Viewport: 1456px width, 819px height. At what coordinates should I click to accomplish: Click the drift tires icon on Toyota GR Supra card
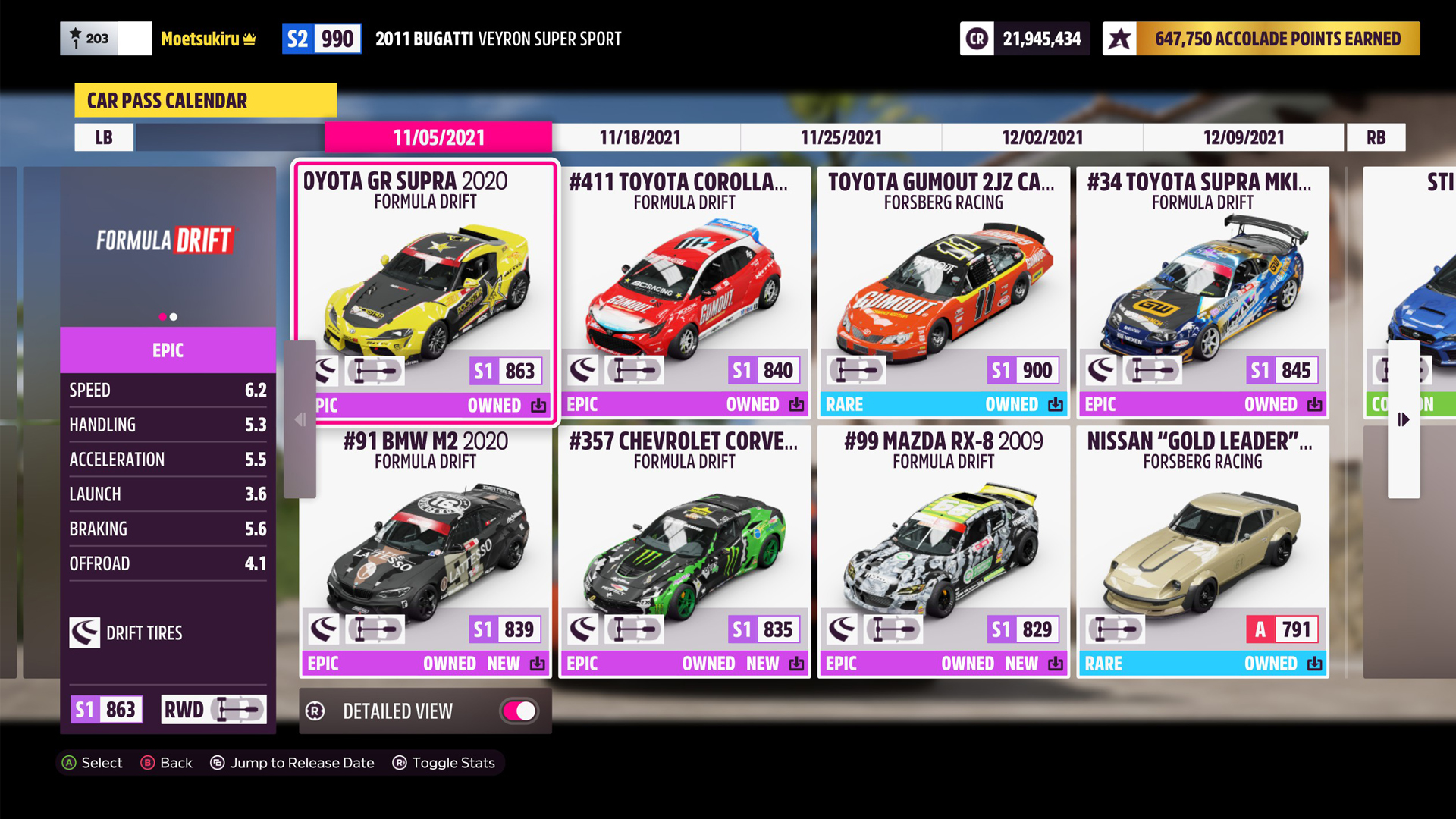pyautogui.click(x=326, y=370)
